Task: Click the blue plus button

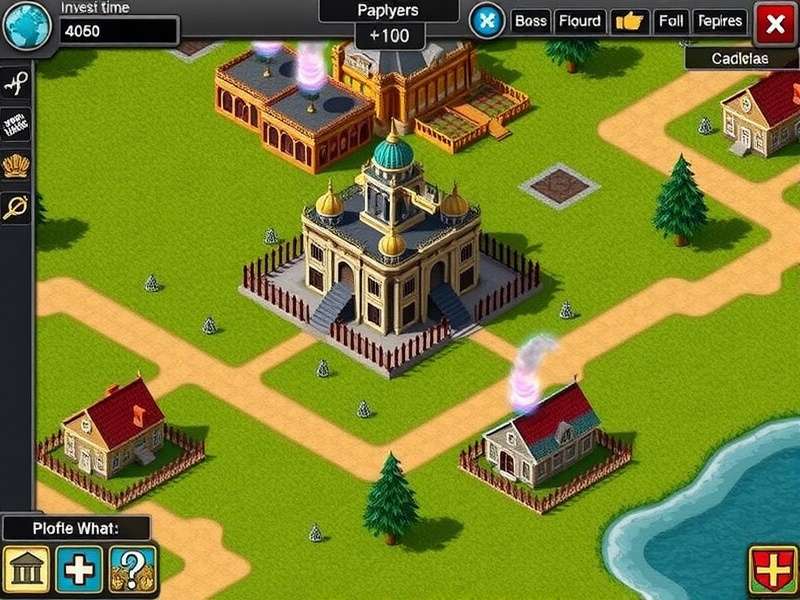Action: pyautogui.click(x=79, y=569)
